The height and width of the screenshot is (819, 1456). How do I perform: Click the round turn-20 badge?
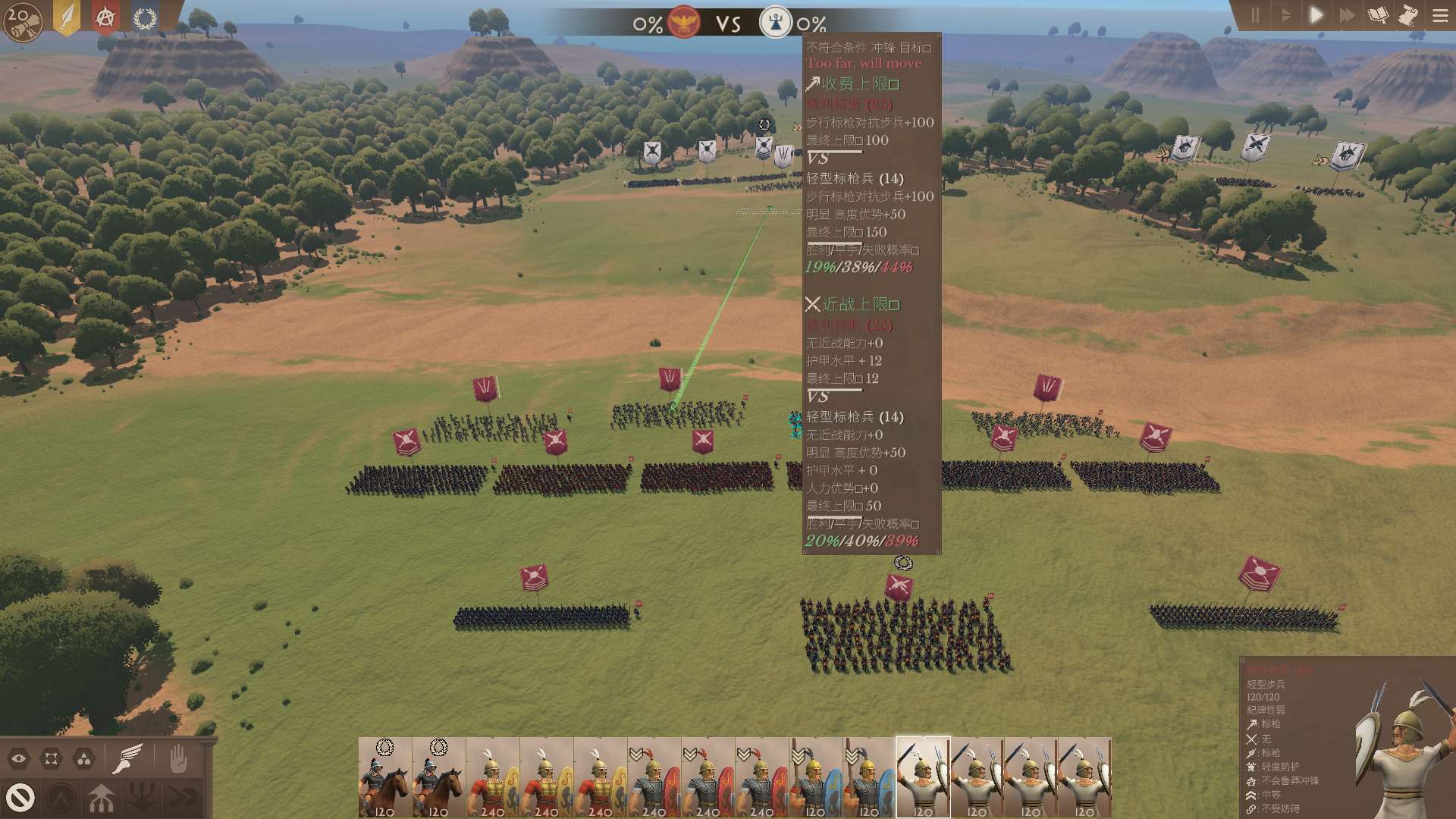pyautogui.click(x=22, y=22)
